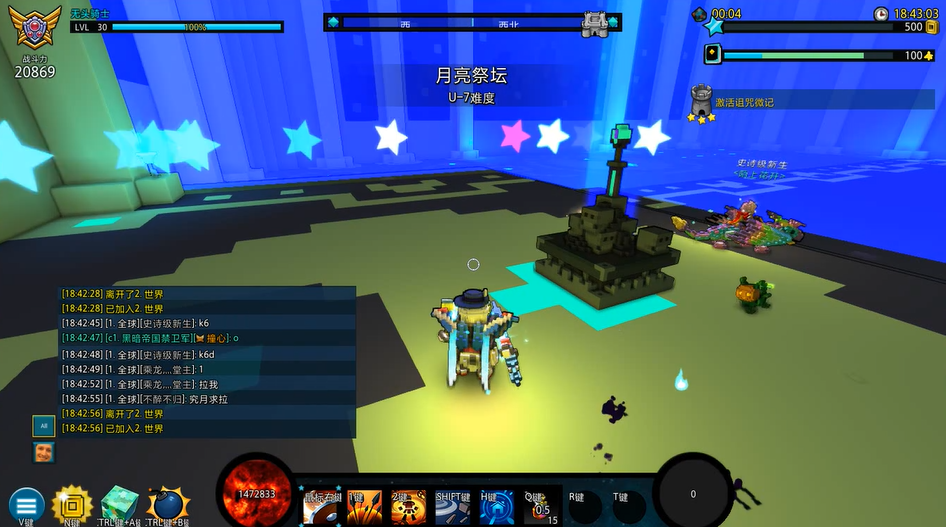Image resolution: width=946 pixels, height=527 pixels.
Task: Select the green cube block icon
Action: click(119, 505)
